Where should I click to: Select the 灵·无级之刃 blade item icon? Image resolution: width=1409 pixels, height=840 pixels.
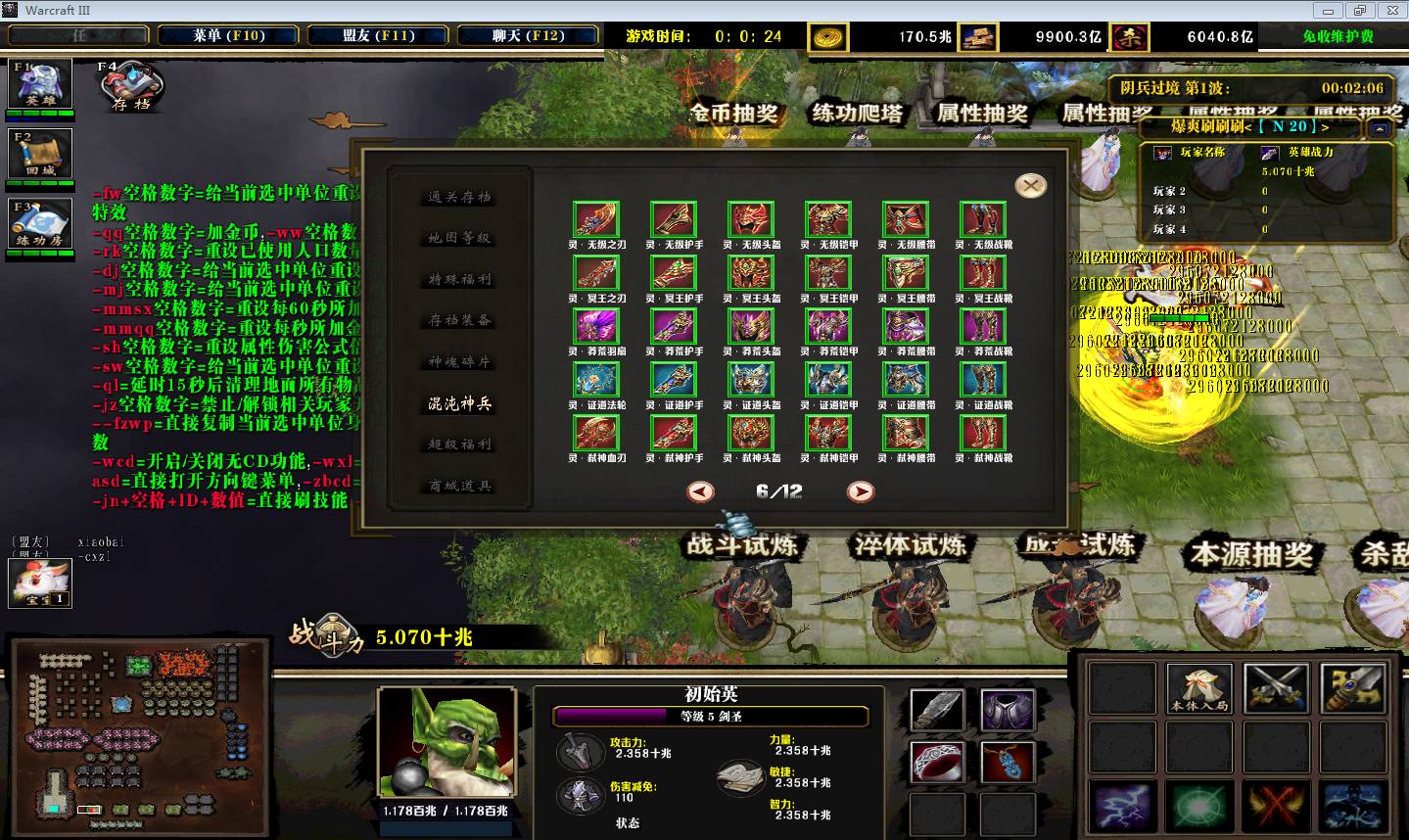(x=597, y=219)
